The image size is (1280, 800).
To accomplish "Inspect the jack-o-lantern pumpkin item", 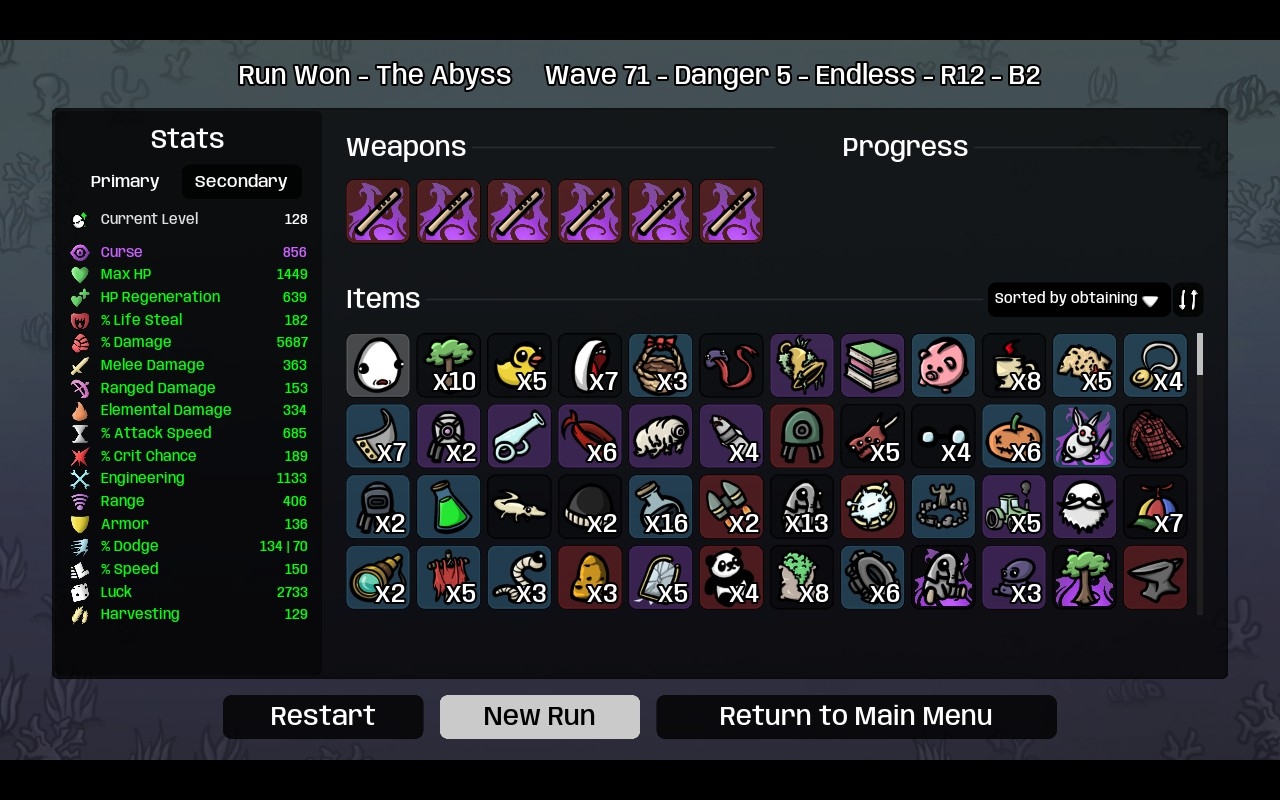I will pos(1014,436).
